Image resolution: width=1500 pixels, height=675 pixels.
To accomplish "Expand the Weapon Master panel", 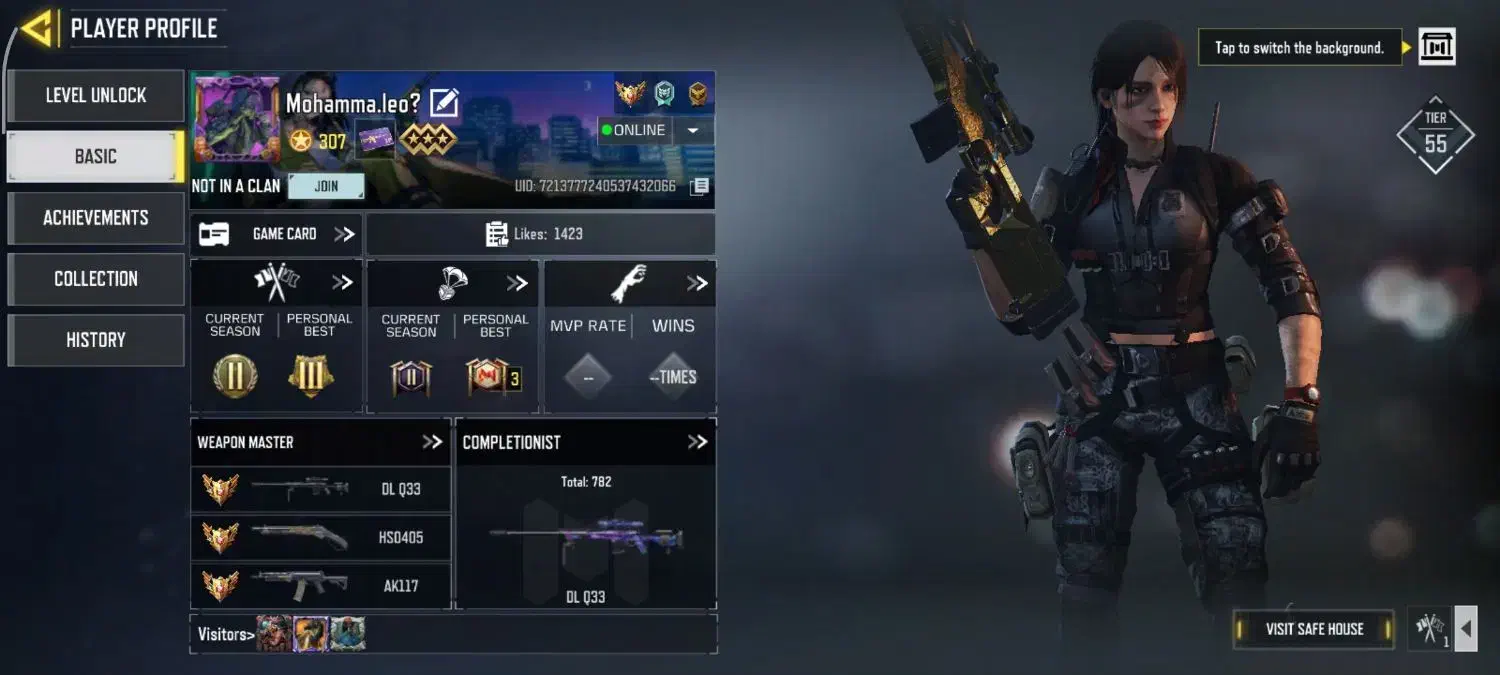I will (432, 442).
